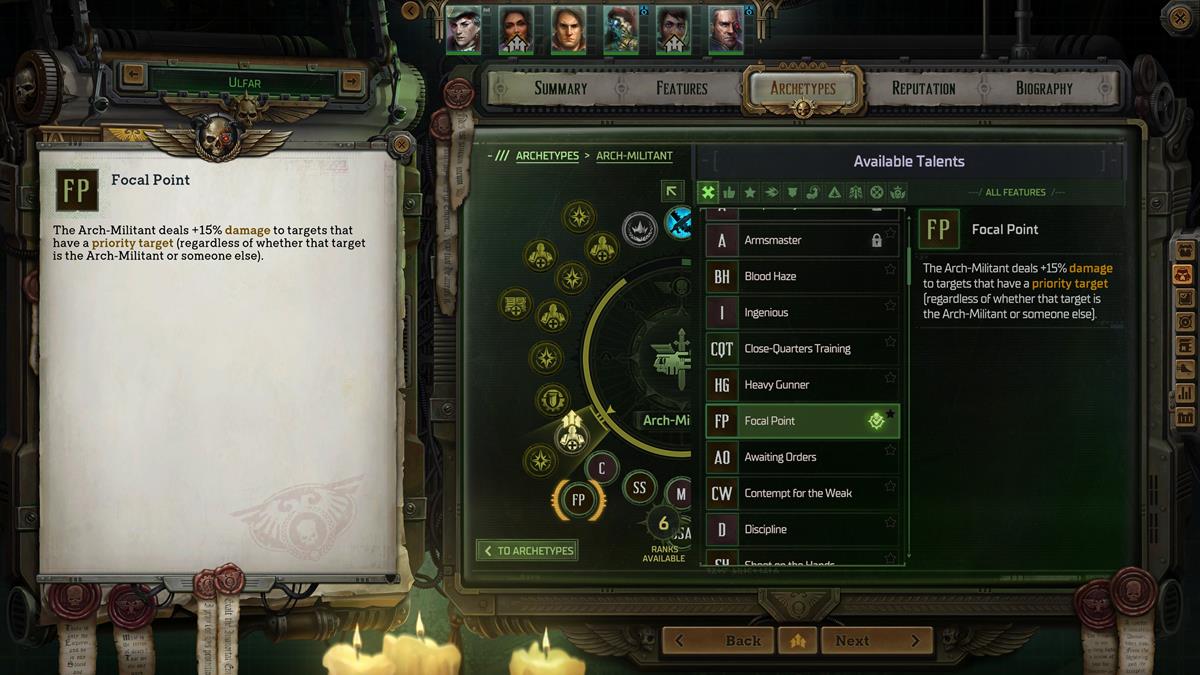Pick Contempt for the Weak talent
Viewport: 1200px width, 675px height.
(802, 493)
